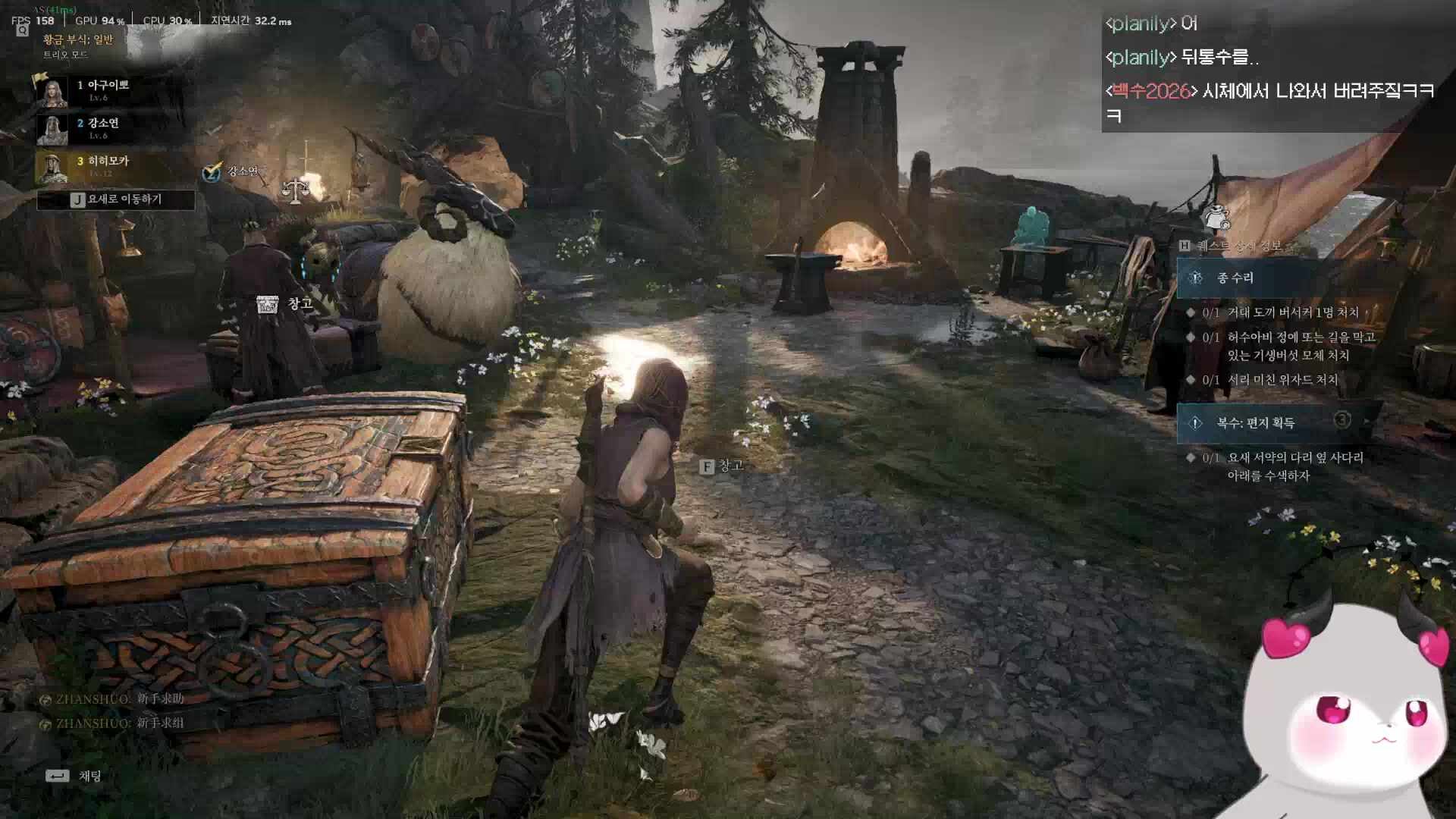This screenshot has width=1456, height=819.
Task: Click the 백수2026 stream chat message
Action: point(1268,102)
